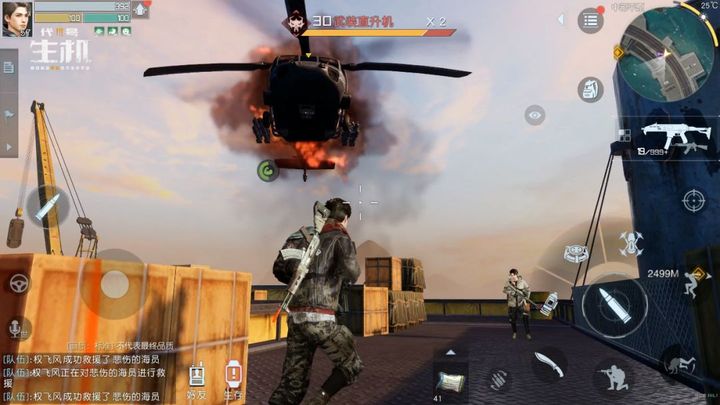Click the player avatar portrait
720x405 pixels.
[x=16, y=17]
